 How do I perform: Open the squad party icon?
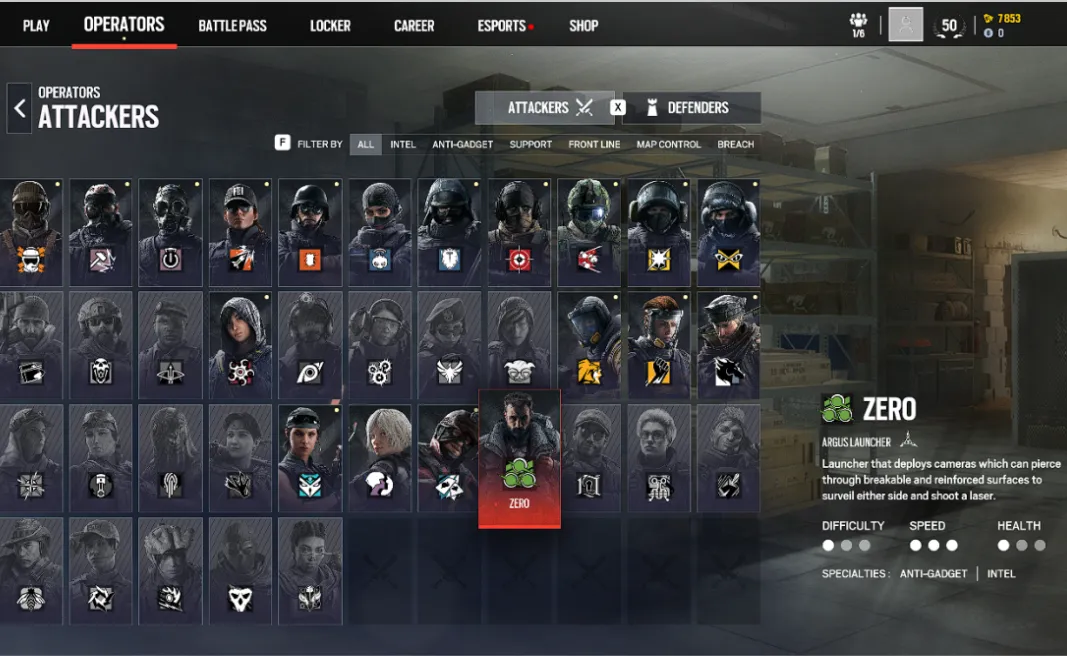858,25
